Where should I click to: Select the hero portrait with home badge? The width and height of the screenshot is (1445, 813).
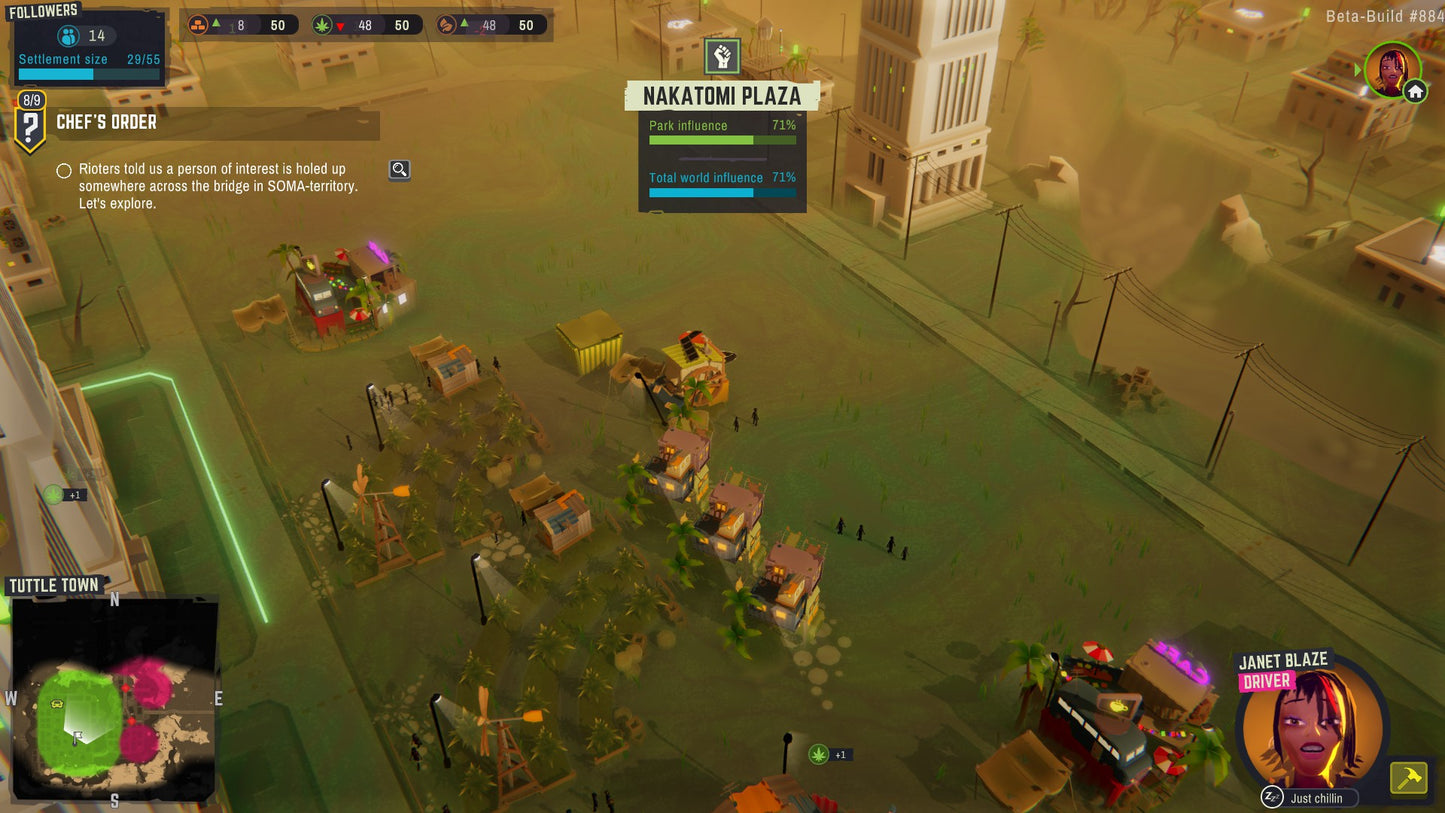1391,70
